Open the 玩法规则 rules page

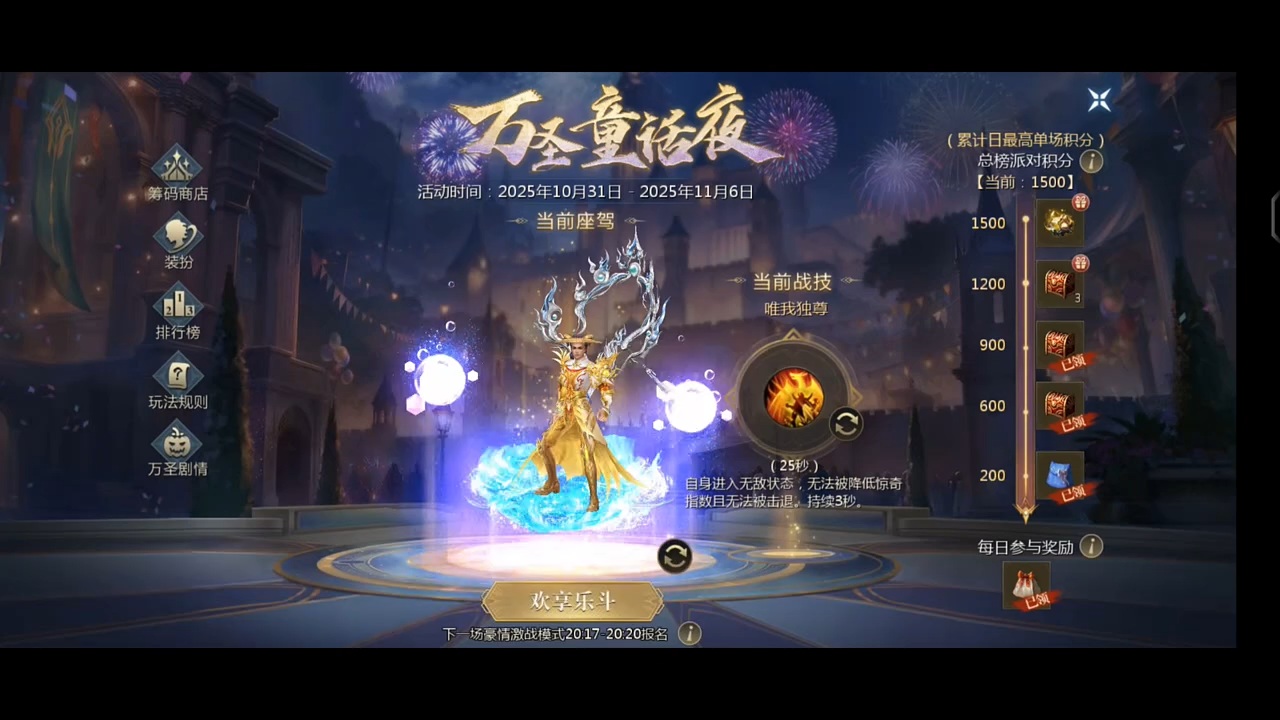point(178,381)
